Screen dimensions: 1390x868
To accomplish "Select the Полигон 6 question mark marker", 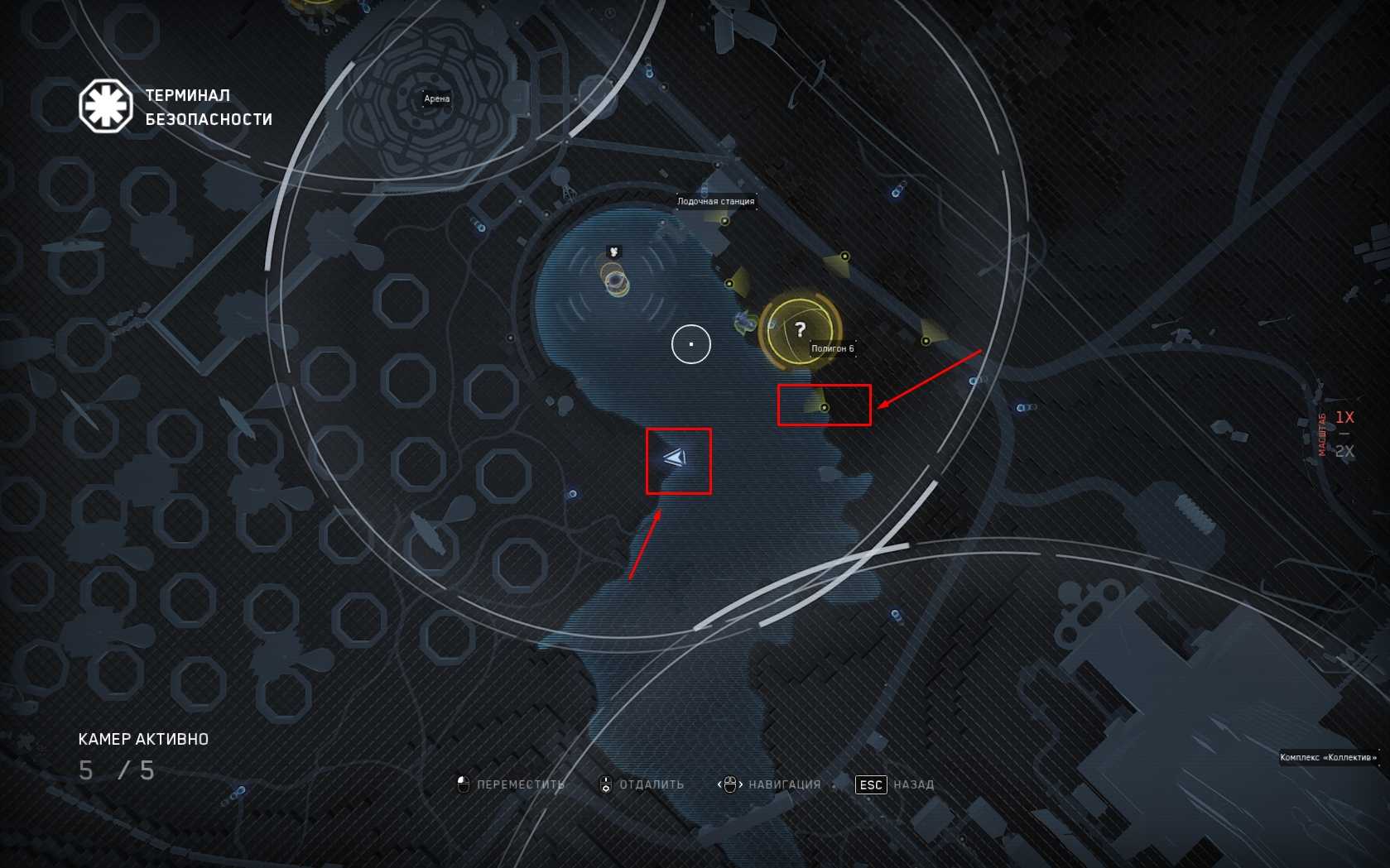I will point(800,330).
